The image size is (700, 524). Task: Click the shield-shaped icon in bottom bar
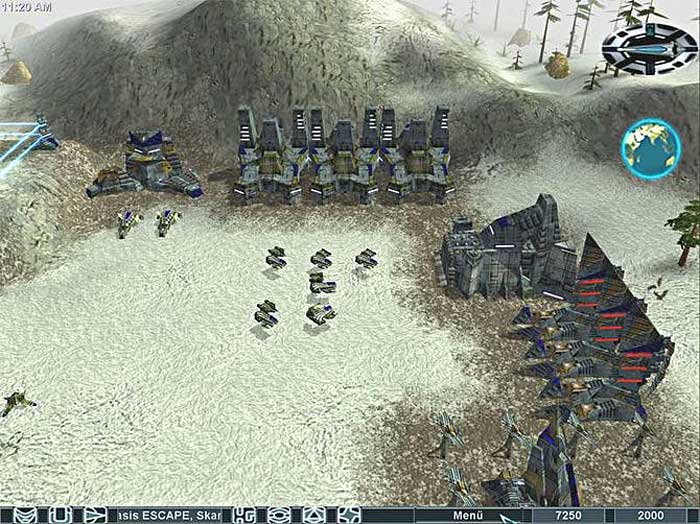click(x=25, y=515)
